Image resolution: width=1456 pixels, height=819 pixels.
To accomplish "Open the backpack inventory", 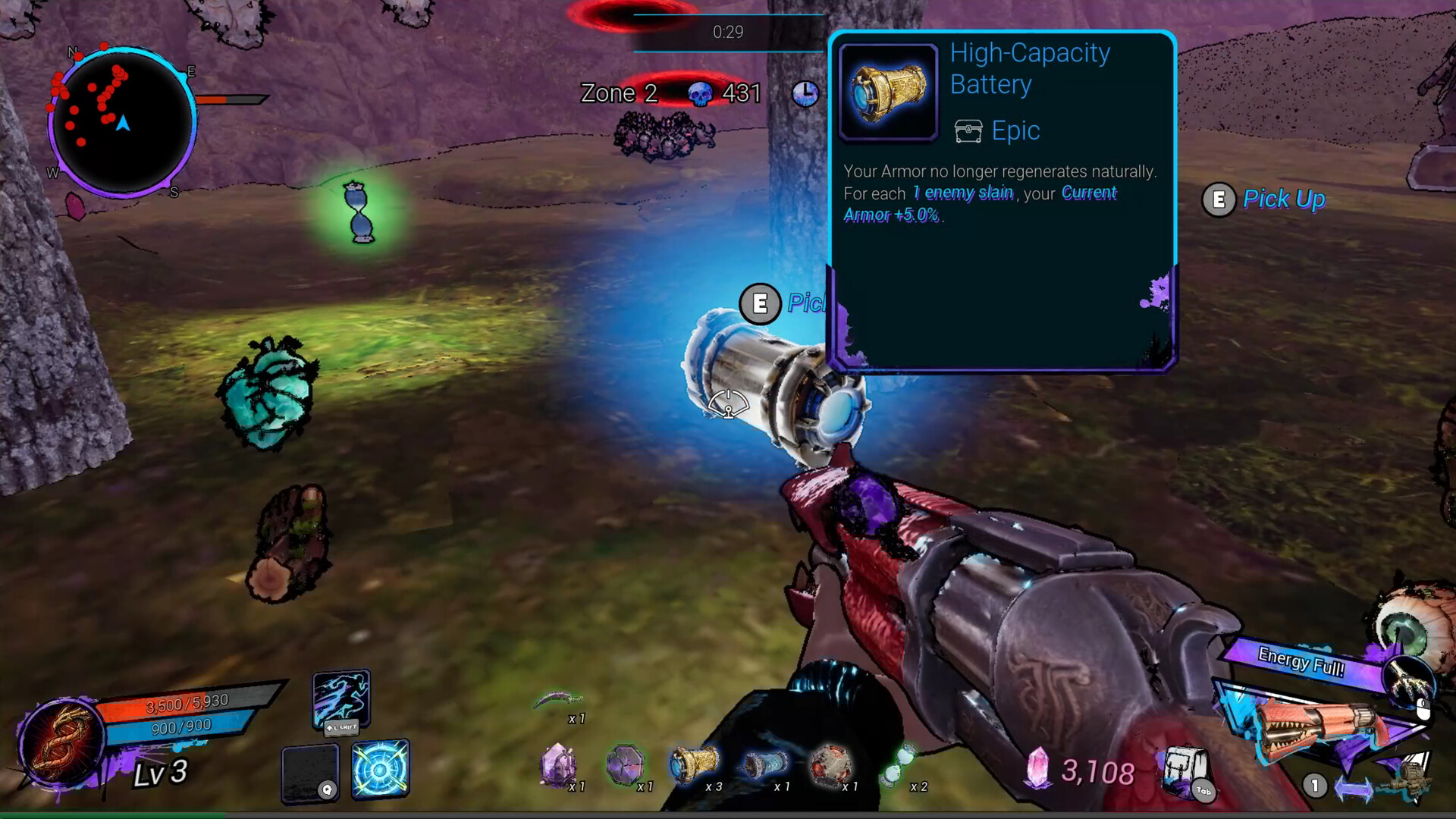I will [x=1185, y=770].
